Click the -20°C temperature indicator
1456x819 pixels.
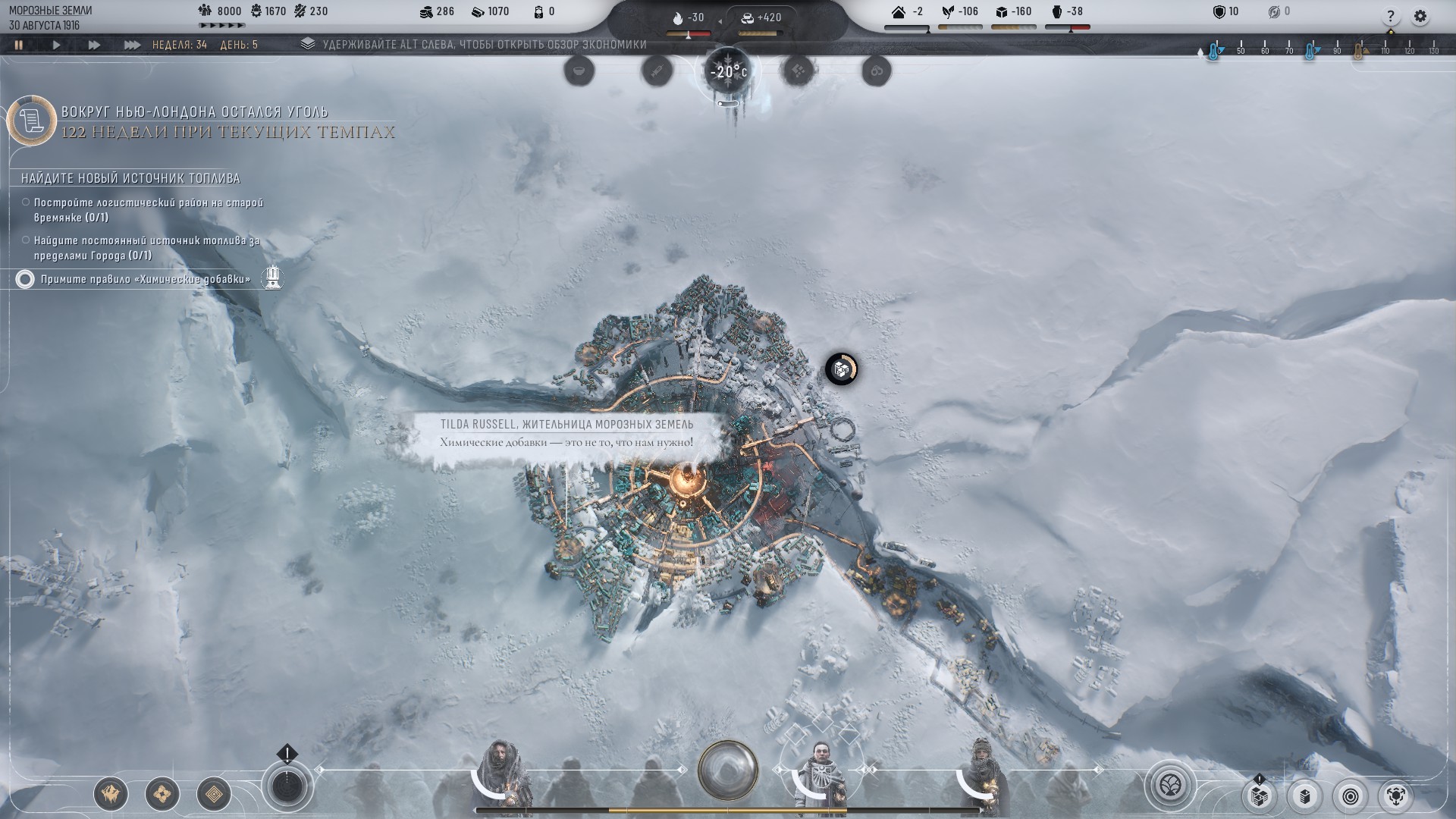tap(727, 73)
